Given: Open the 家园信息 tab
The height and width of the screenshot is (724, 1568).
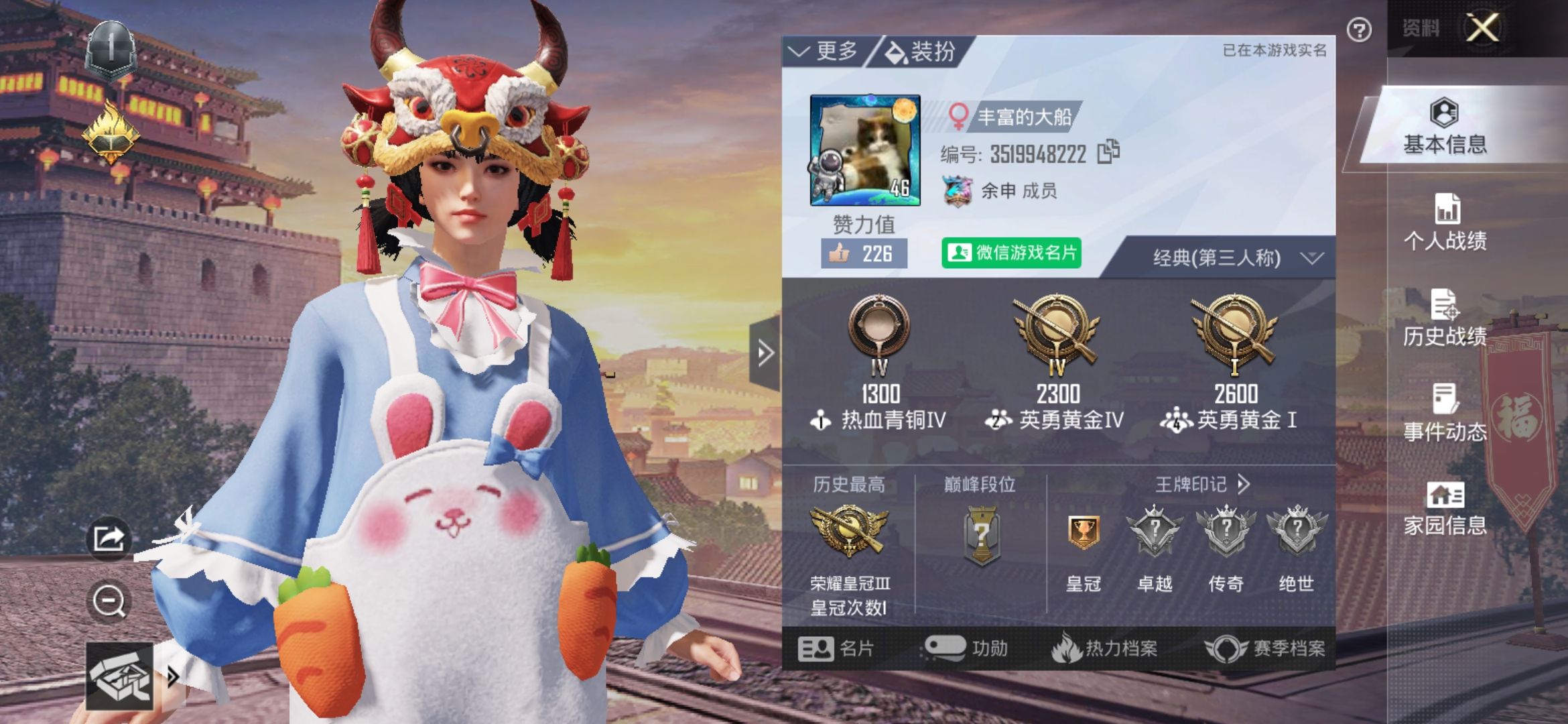Looking at the screenshot, I should click(1445, 509).
